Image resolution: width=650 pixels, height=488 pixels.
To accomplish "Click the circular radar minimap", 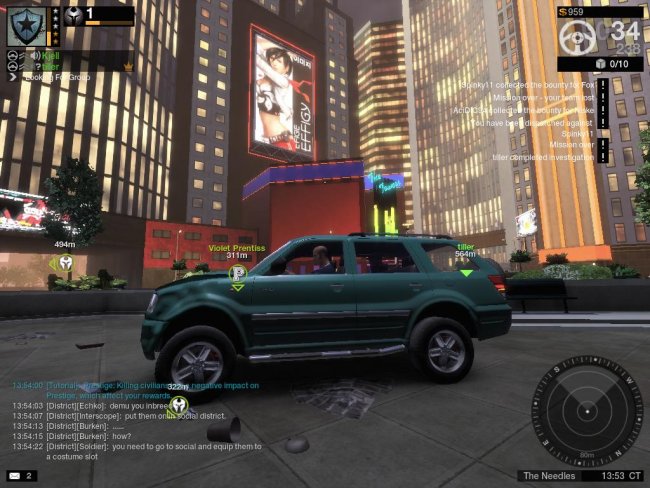I will tap(585, 411).
